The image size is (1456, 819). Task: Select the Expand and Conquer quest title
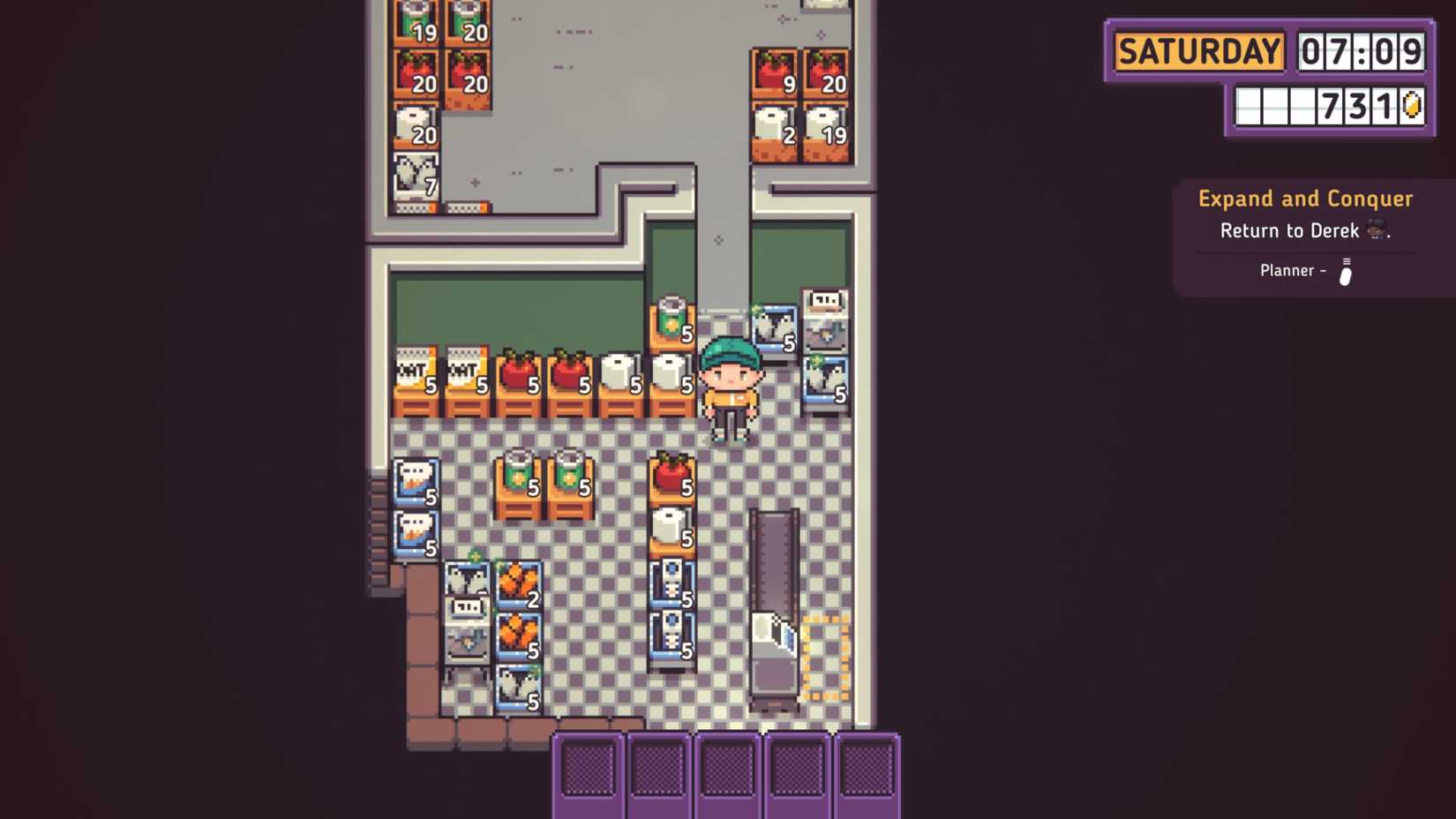[1304, 198]
